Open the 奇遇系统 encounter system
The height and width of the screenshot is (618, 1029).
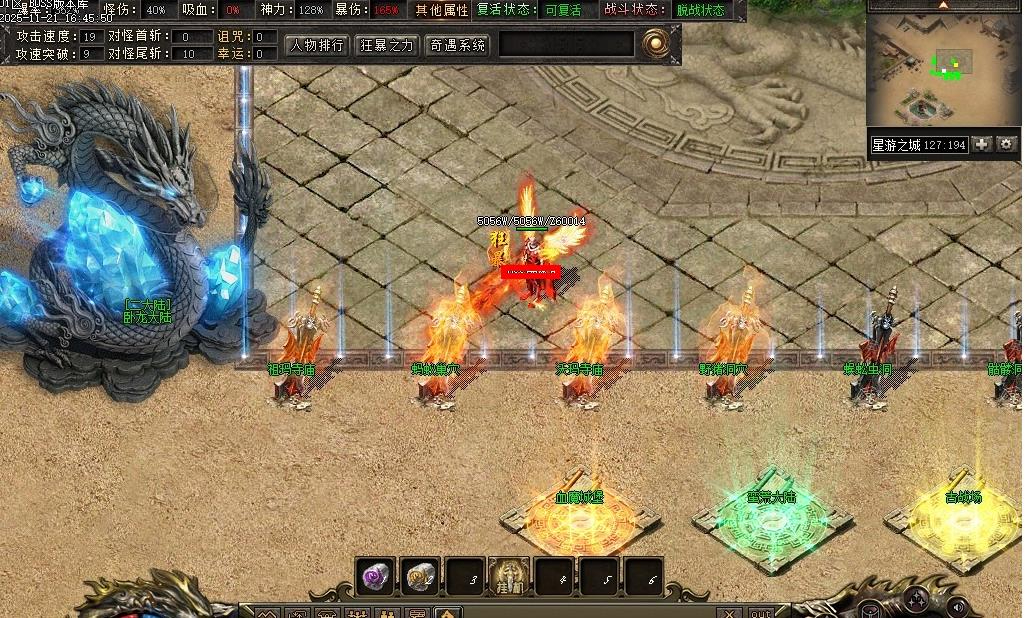coord(457,45)
